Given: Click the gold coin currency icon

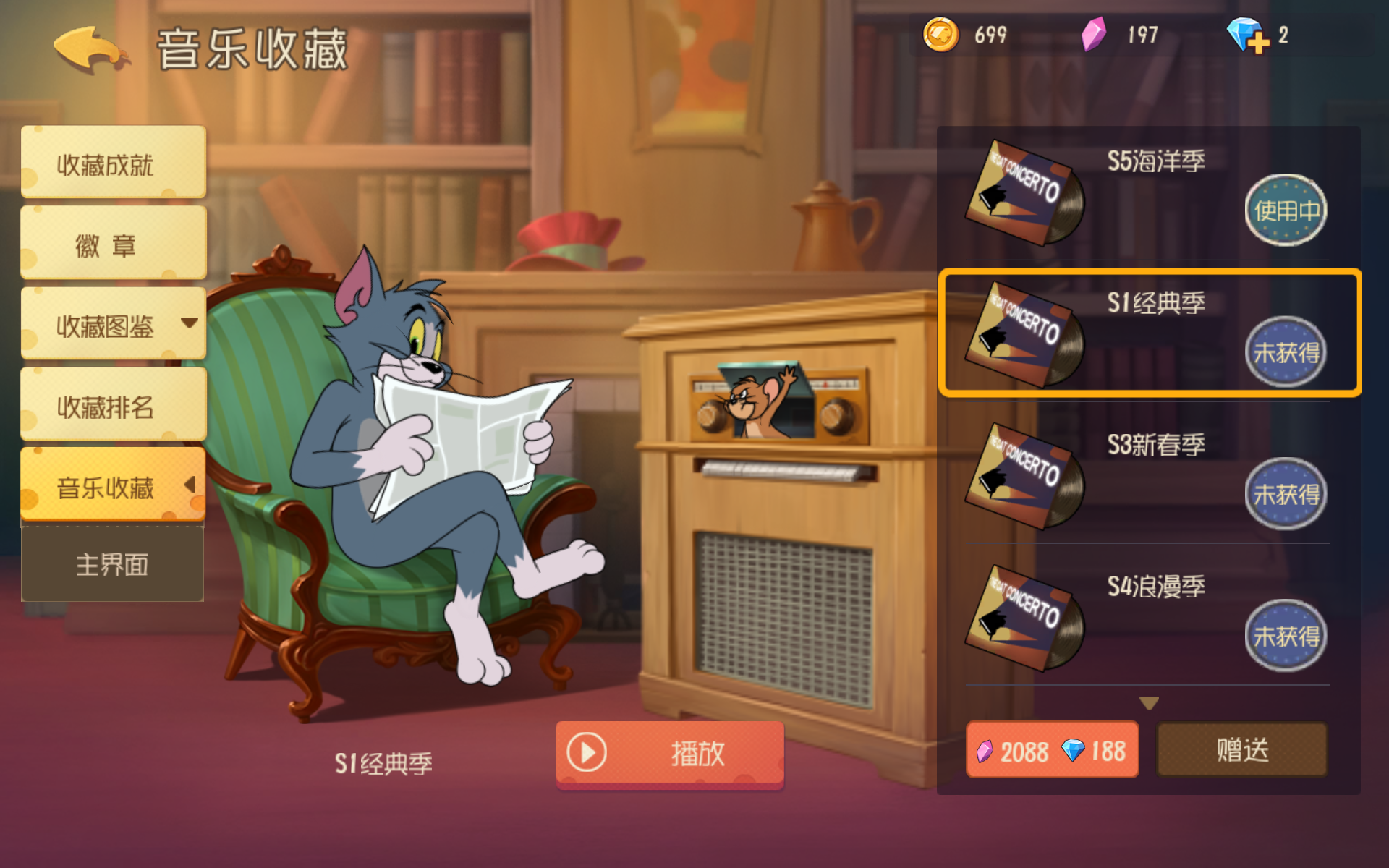Looking at the screenshot, I should click(x=943, y=33).
